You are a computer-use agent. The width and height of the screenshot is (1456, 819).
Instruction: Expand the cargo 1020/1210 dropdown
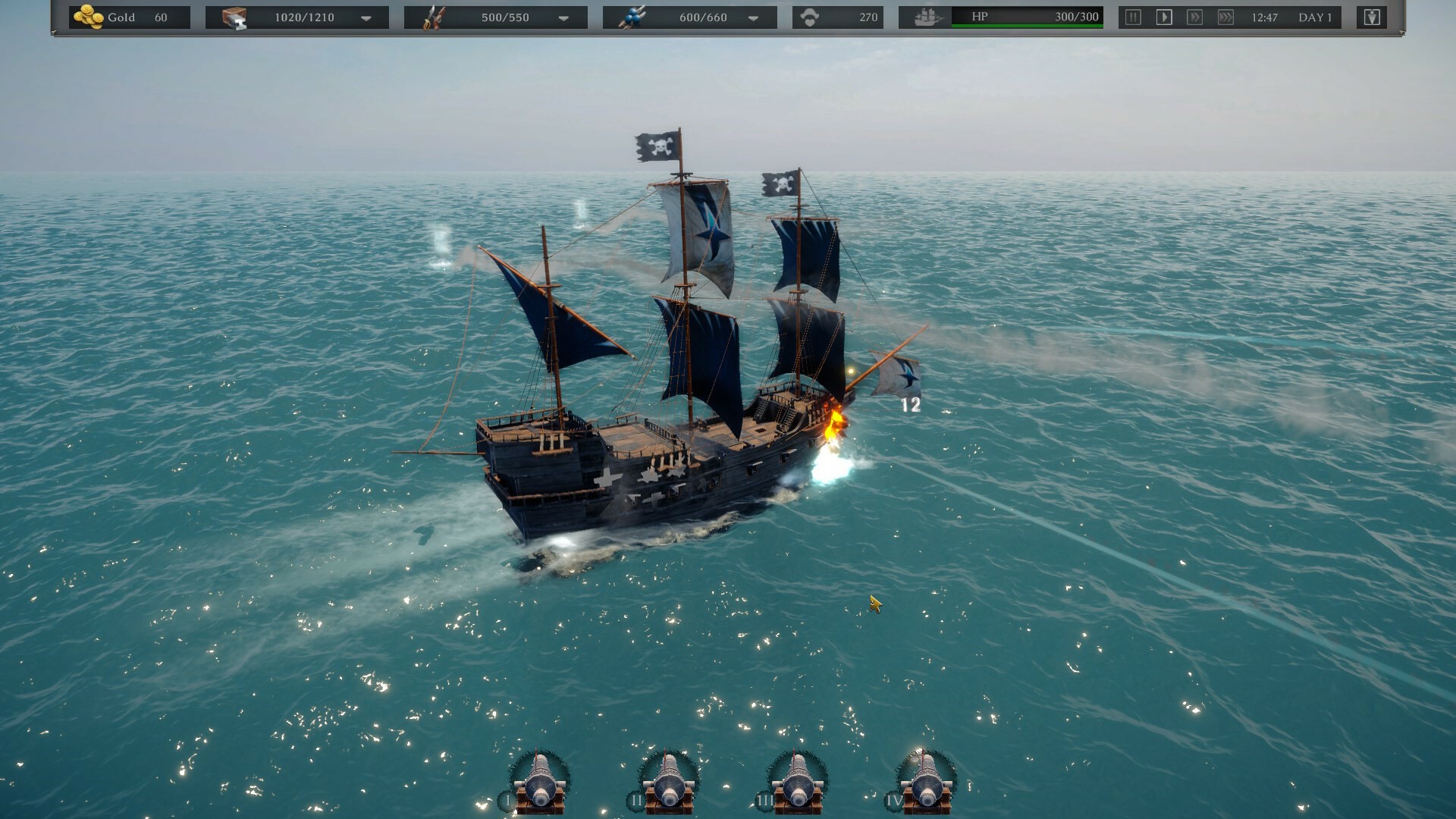(x=366, y=17)
